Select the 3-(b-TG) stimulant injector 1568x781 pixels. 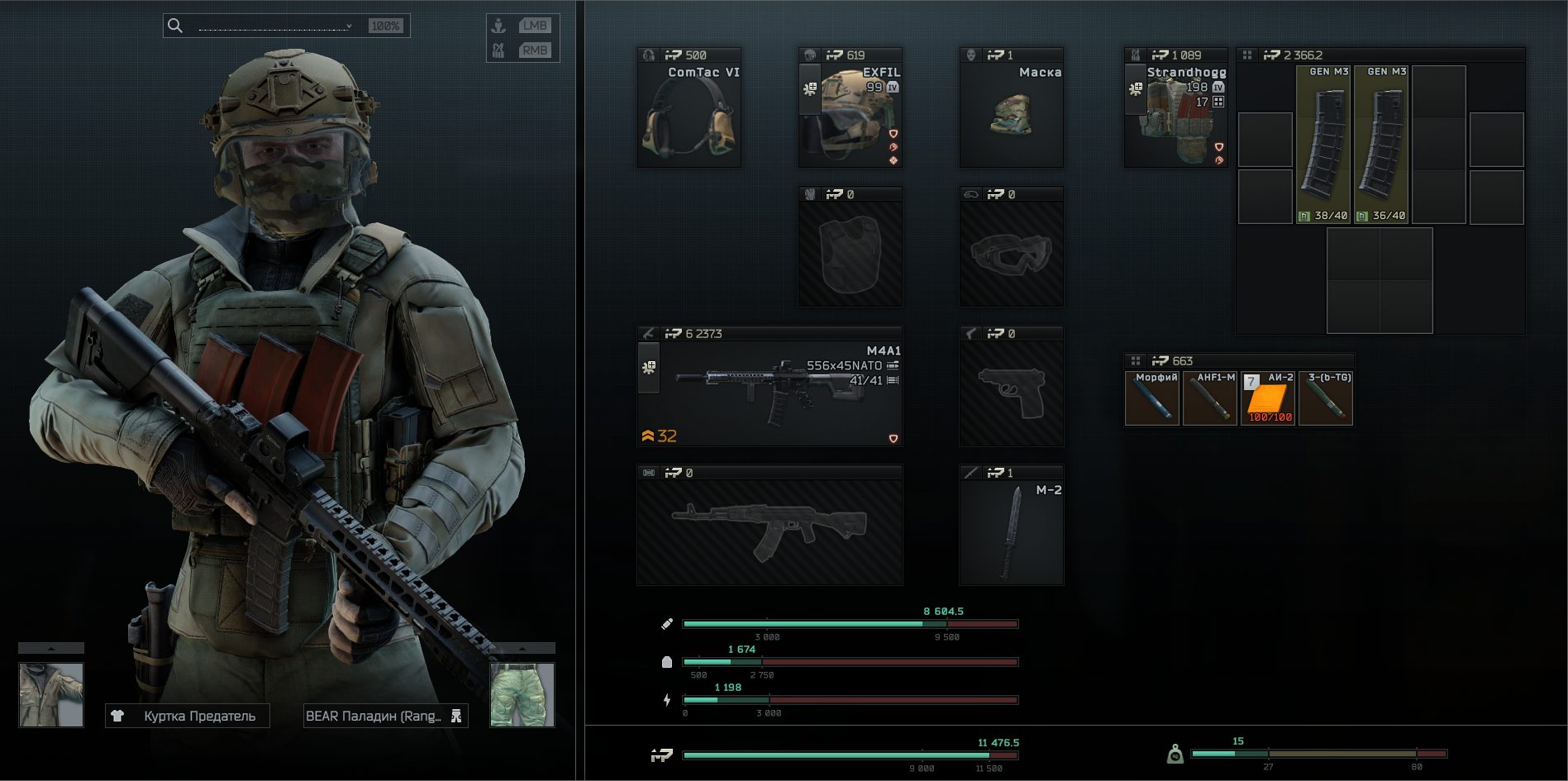(1326, 399)
